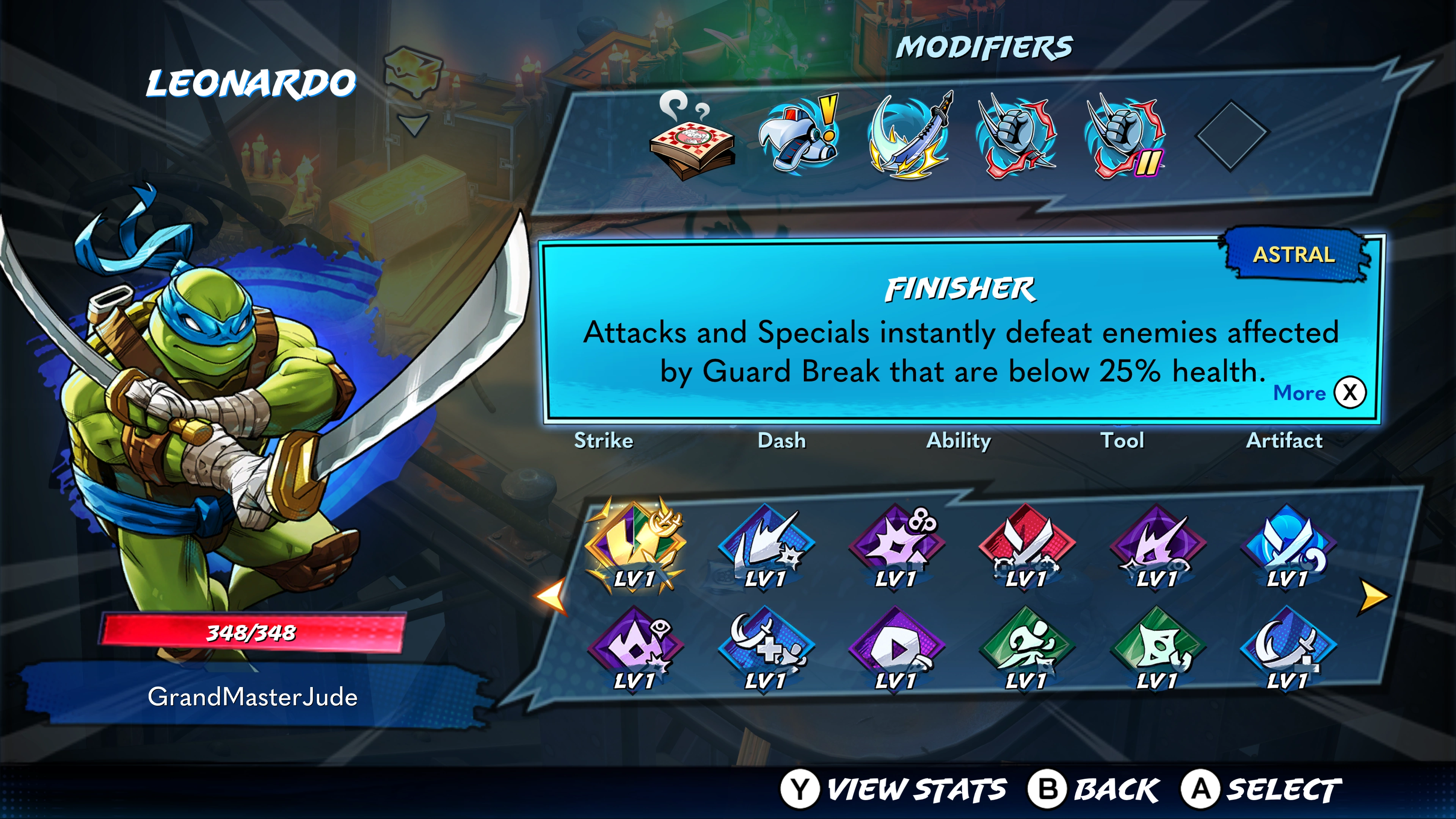Screen dimensions: 1456x819
Task: Select the empty diamond modifier slot
Action: pyautogui.click(x=1232, y=135)
